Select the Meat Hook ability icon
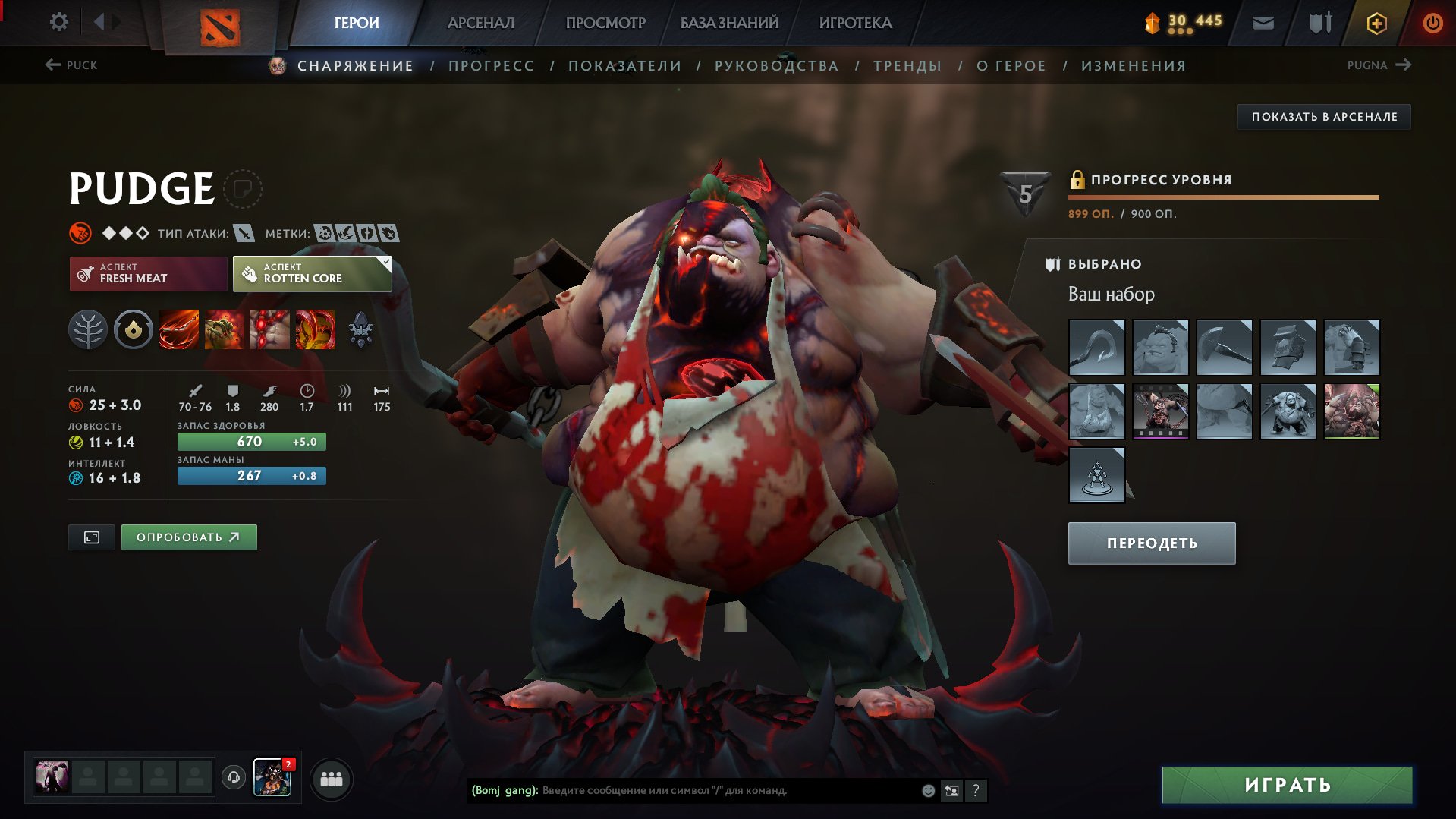 [x=179, y=329]
